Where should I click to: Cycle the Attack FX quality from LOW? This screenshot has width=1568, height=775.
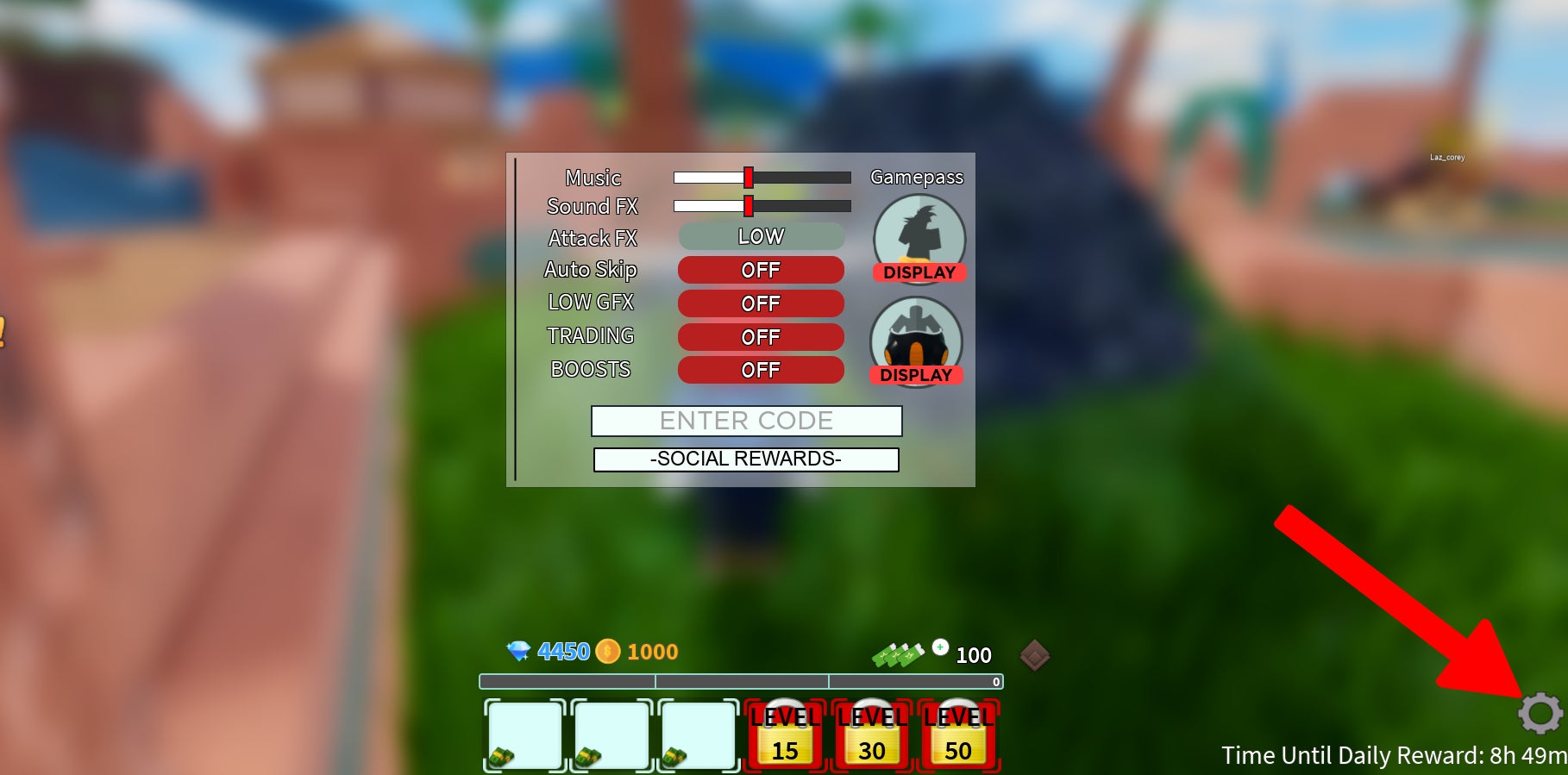click(x=760, y=236)
